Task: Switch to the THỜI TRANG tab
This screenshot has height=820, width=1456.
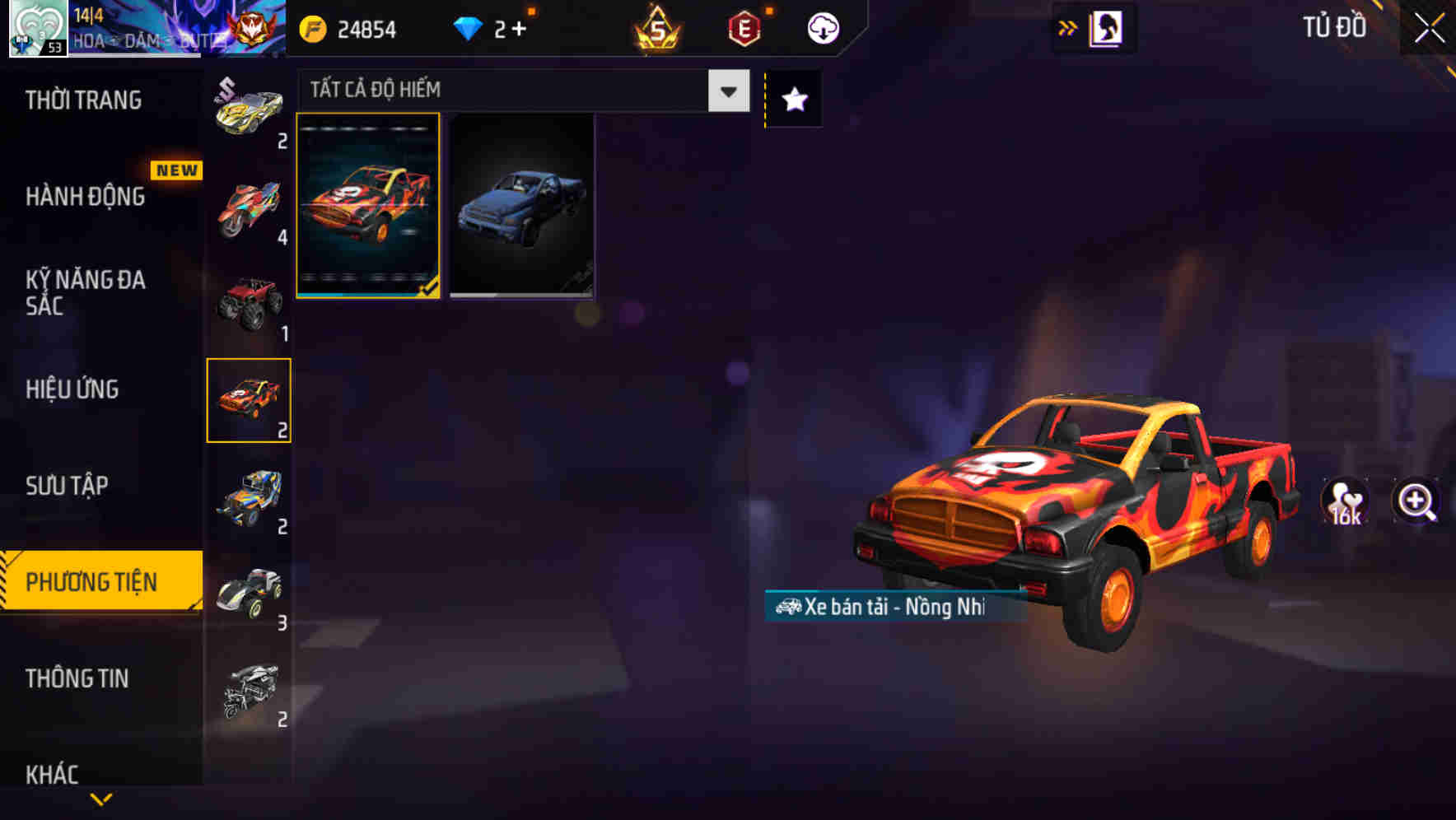Action: click(x=82, y=100)
